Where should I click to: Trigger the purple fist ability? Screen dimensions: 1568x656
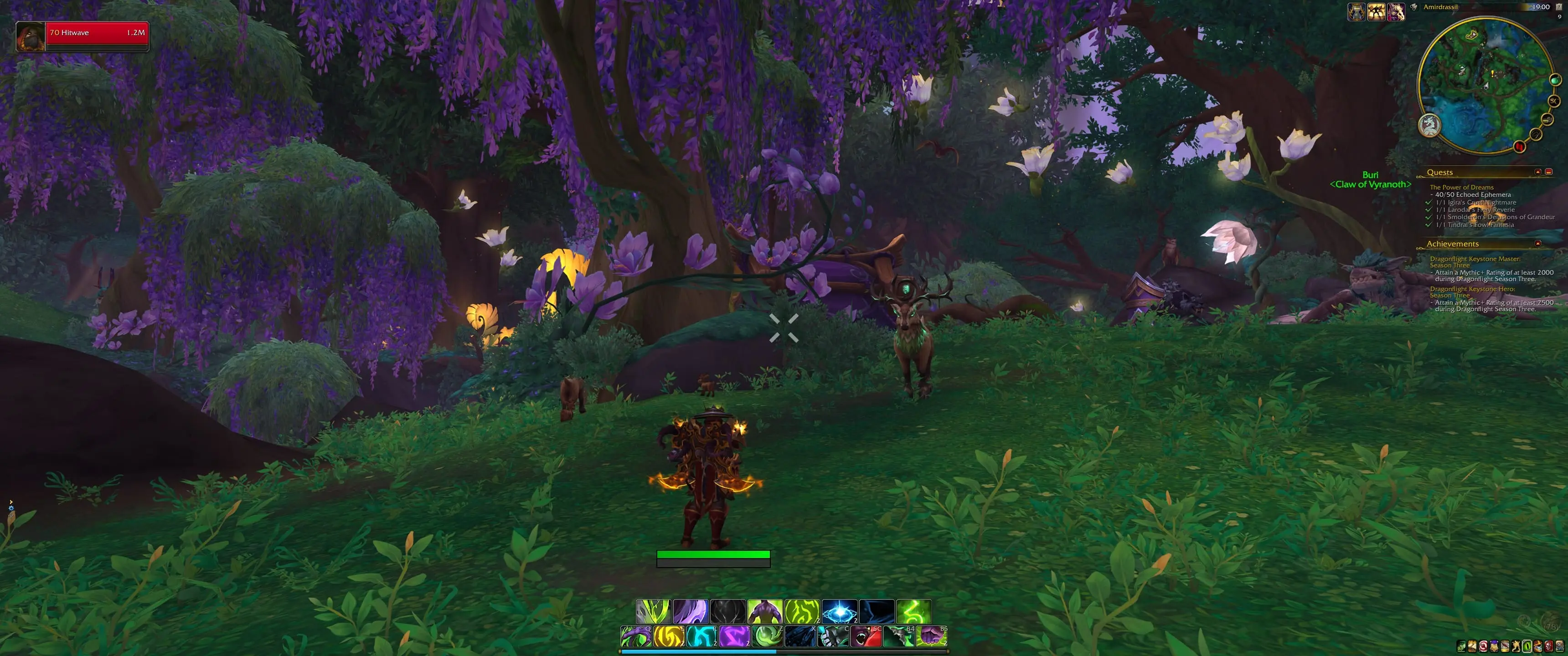point(931,636)
